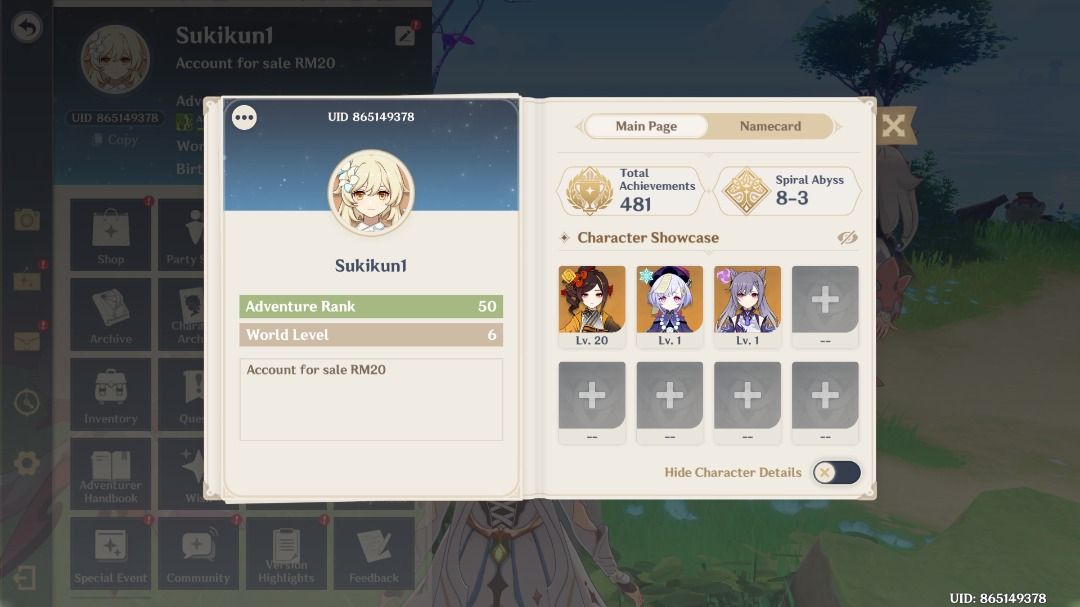Viewport: 1080px width, 607px height.
Task: Open the Special Event menu
Action: pos(110,553)
